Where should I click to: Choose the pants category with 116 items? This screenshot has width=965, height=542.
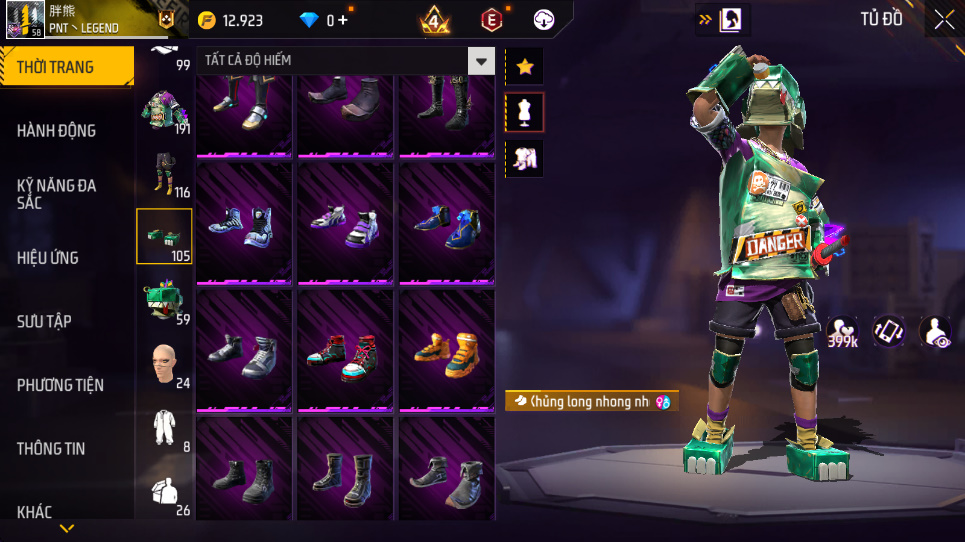coord(164,173)
